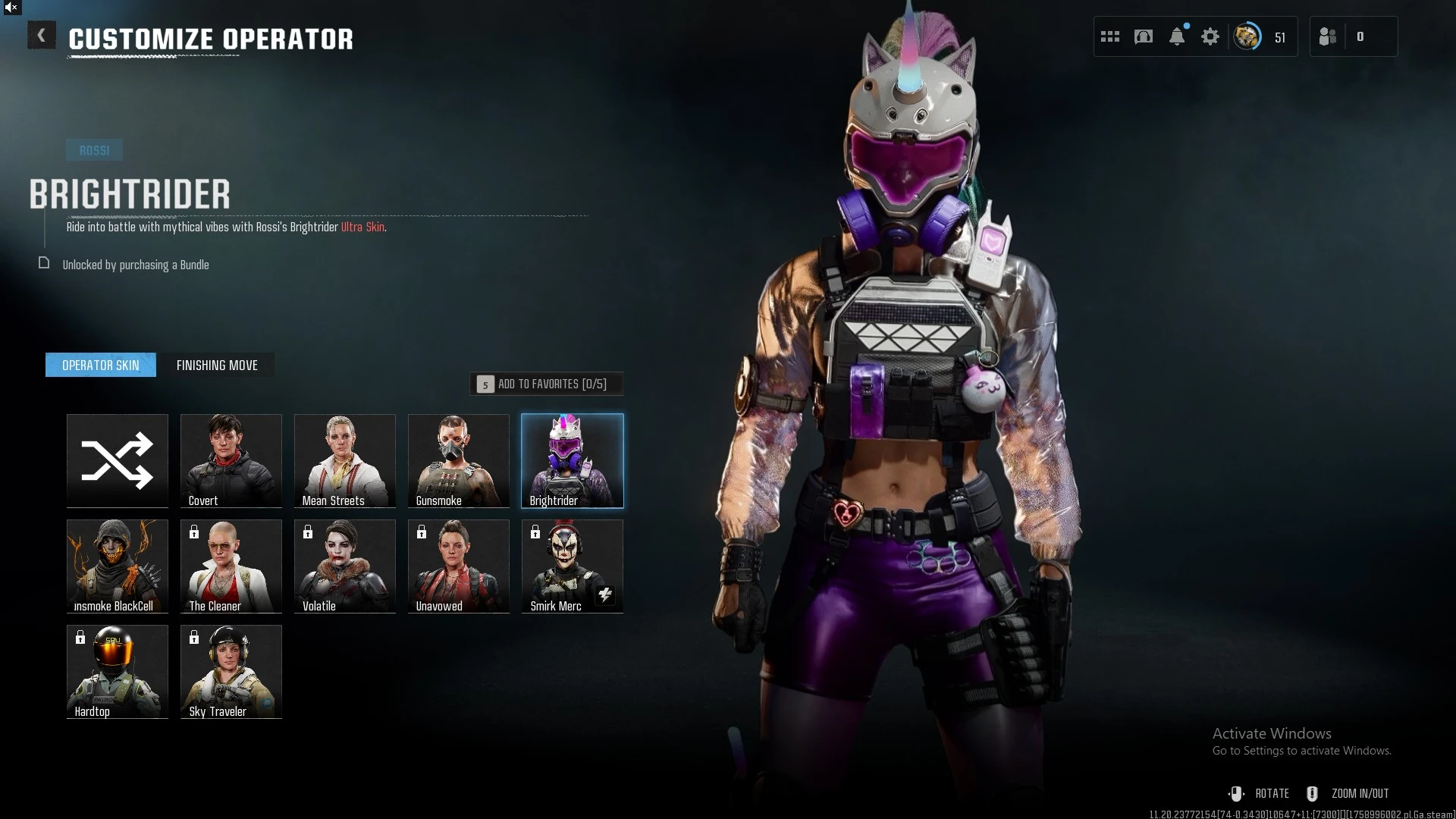Choose the random shuffle skin tile

[118, 460]
